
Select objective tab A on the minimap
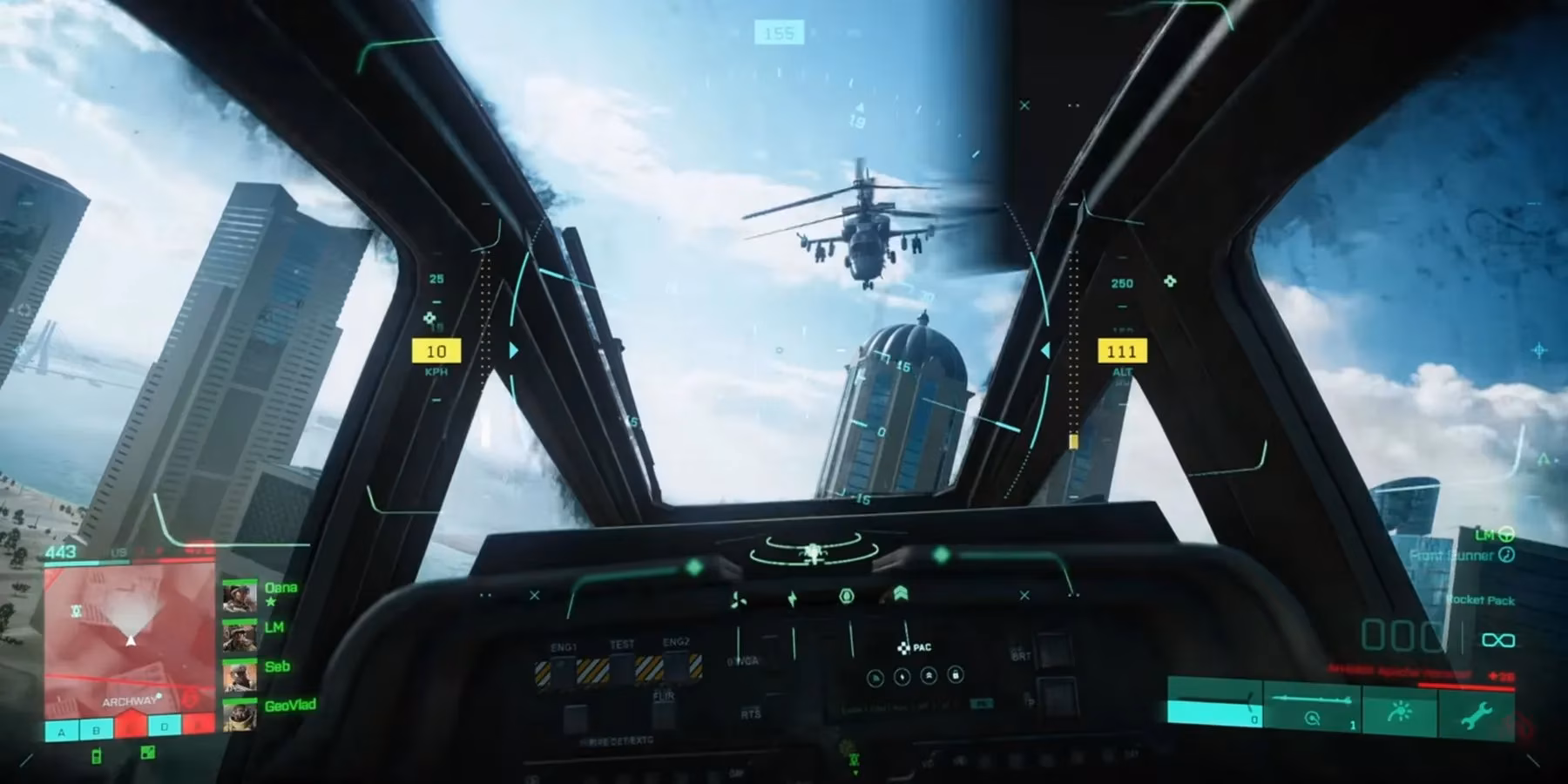pos(60,731)
